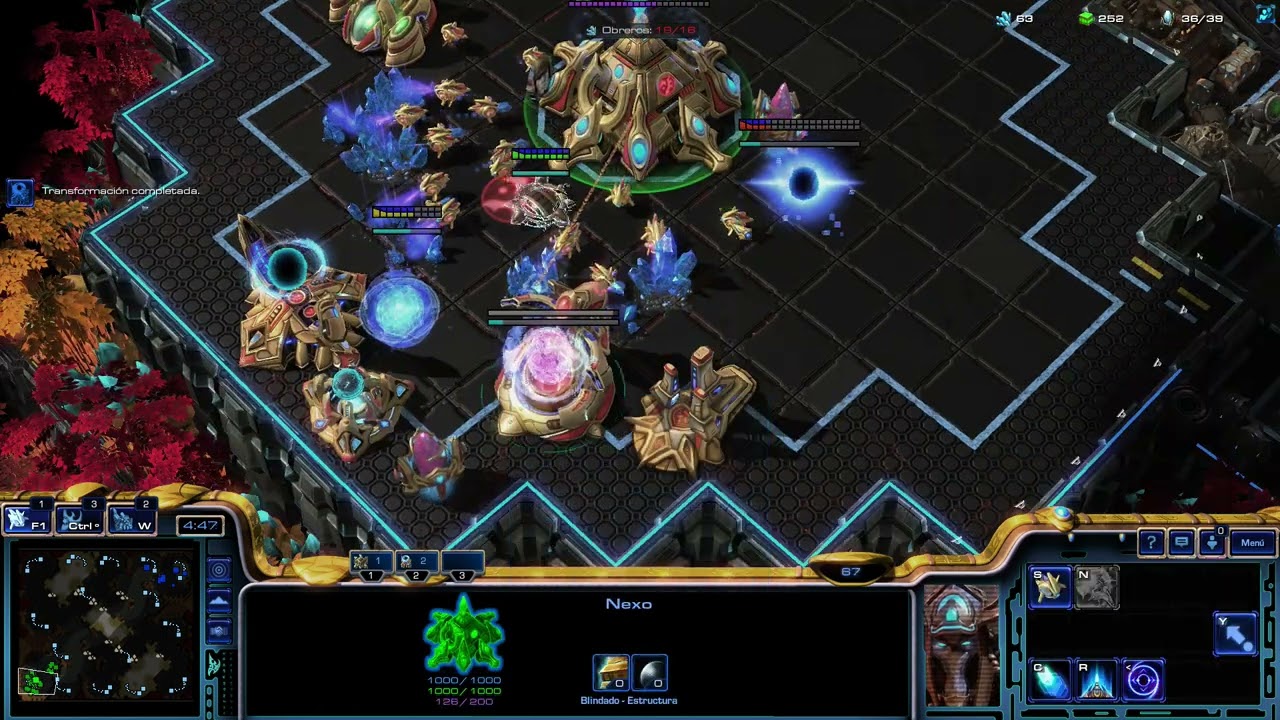Activate the Chrono Boost ability
The width and height of the screenshot is (1280, 720).
coord(1050,680)
